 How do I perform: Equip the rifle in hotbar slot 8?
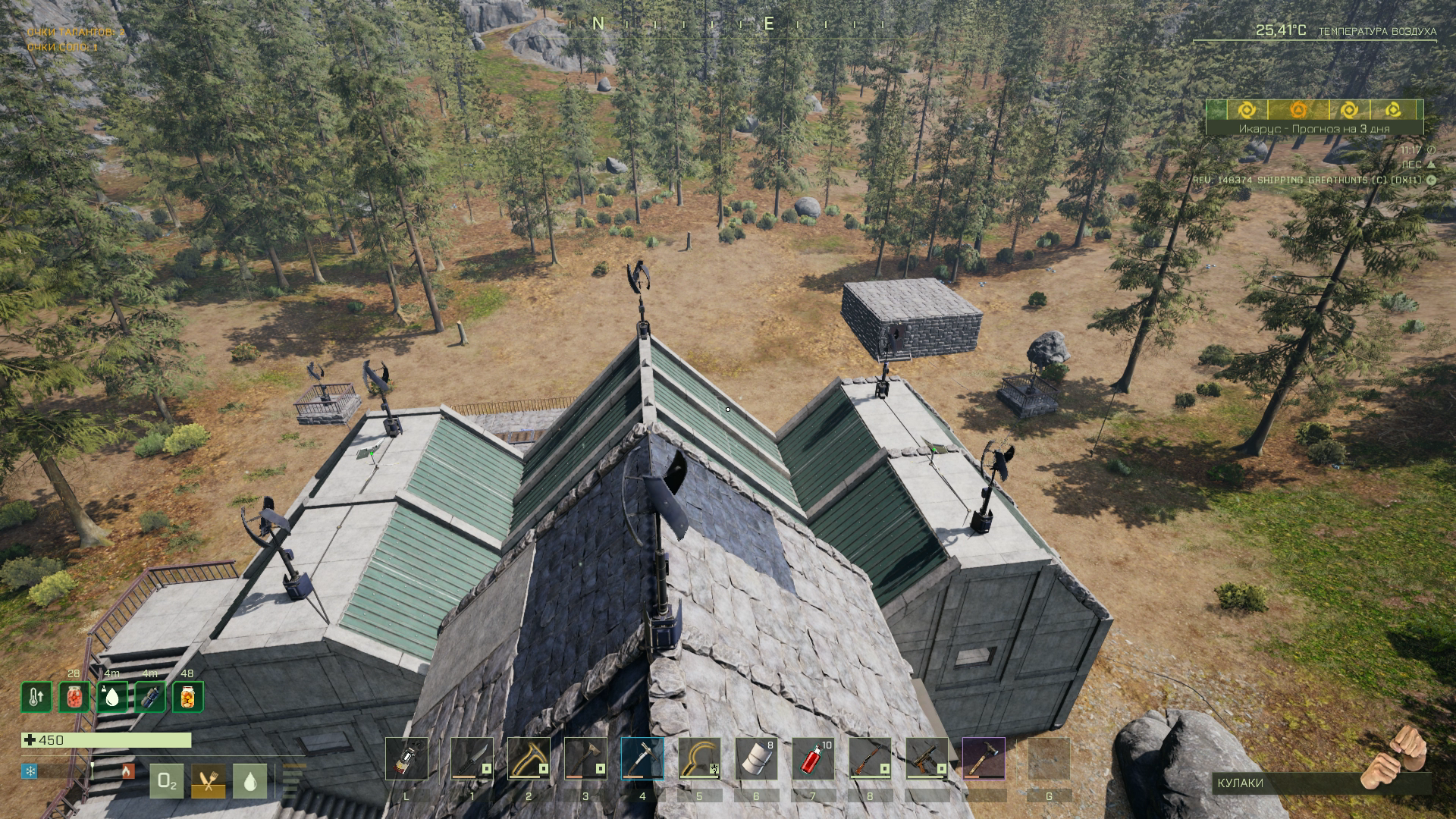870,758
